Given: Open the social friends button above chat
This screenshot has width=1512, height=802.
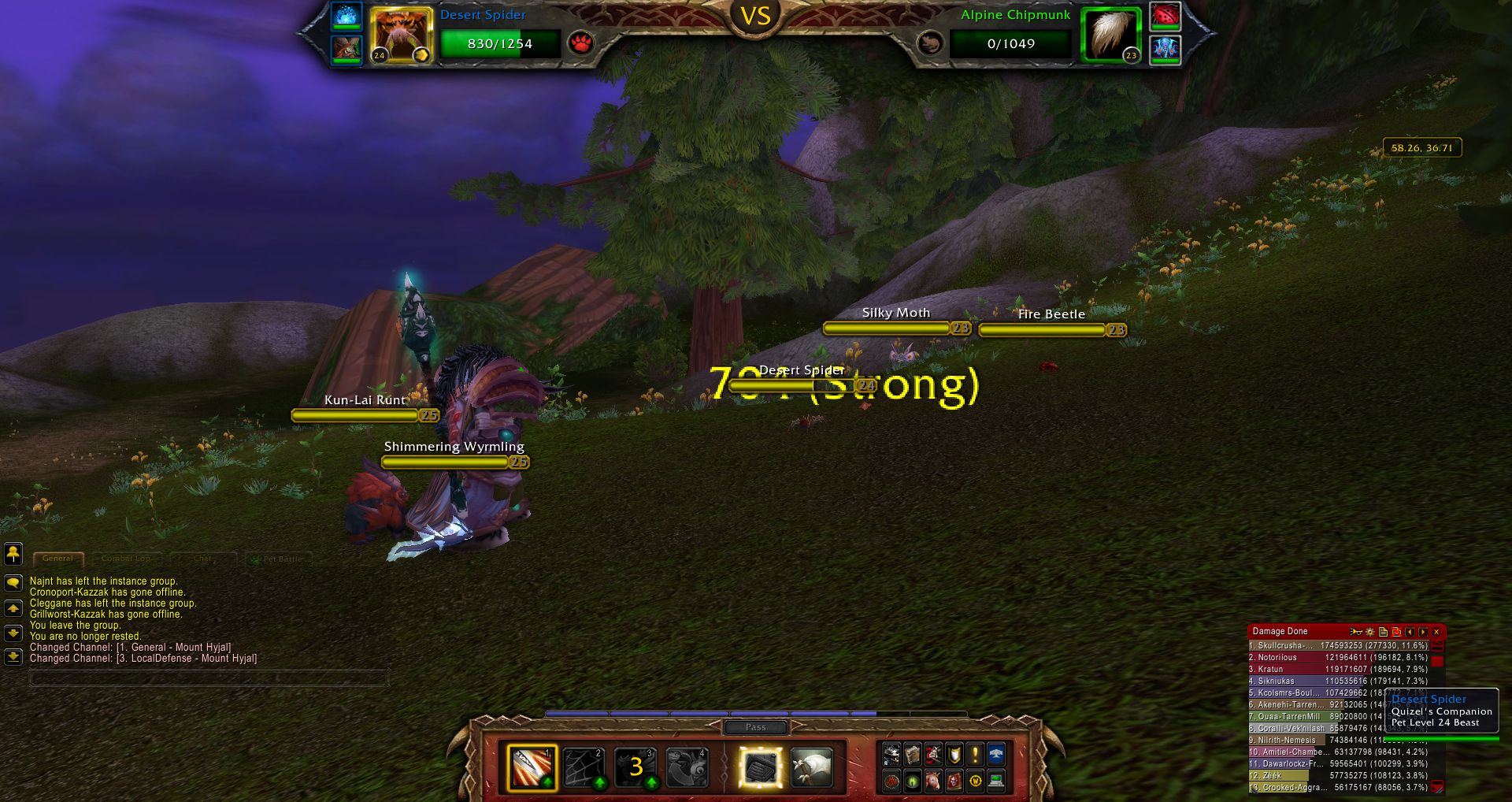Looking at the screenshot, I should point(13,553).
